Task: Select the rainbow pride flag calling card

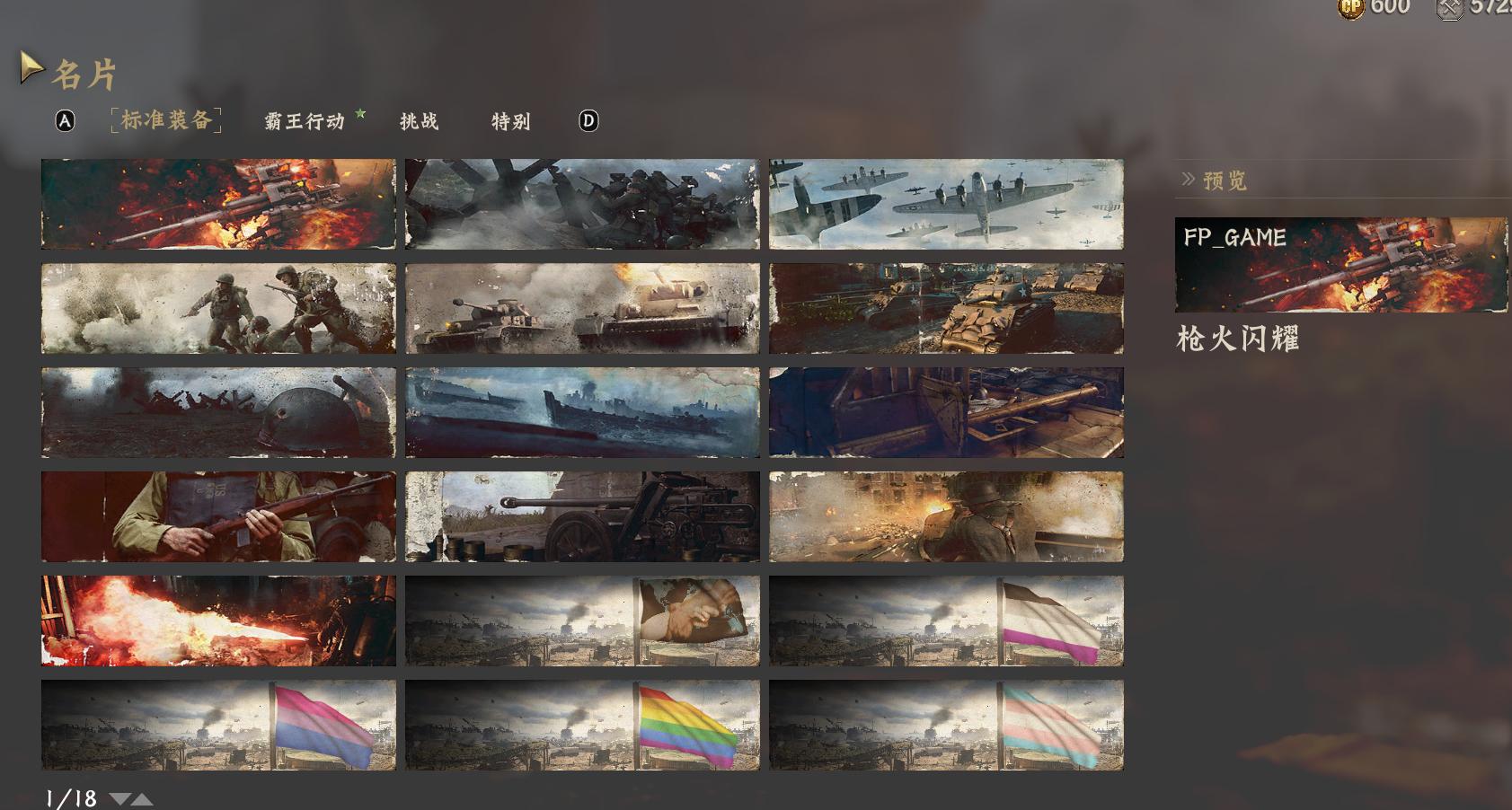Action: coord(582,725)
